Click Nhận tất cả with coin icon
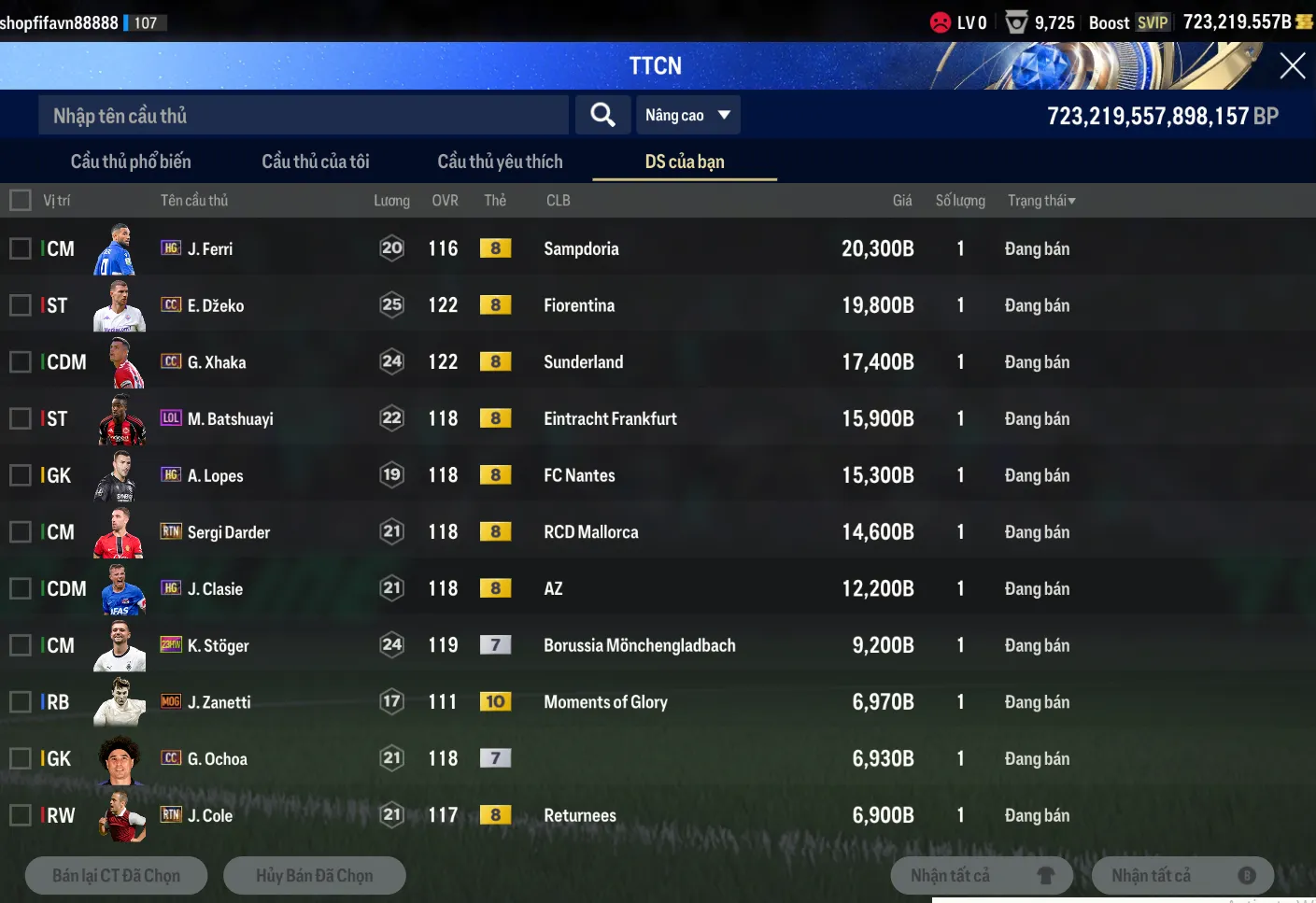 pos(1182,876)
